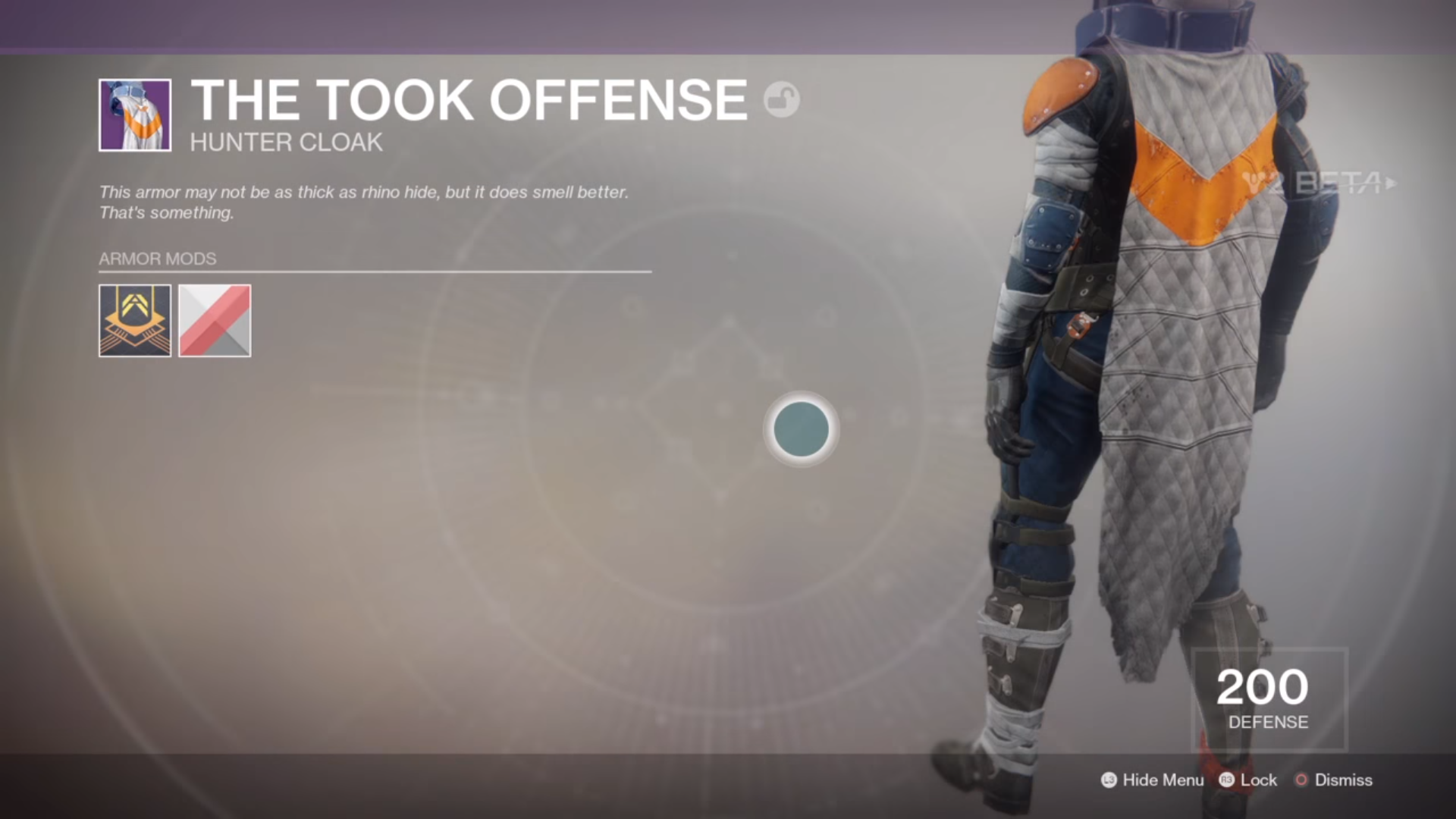Click the teal radial dial in screen center
The width and height of the screenshot is (1456, 819).
click(800, 430)
